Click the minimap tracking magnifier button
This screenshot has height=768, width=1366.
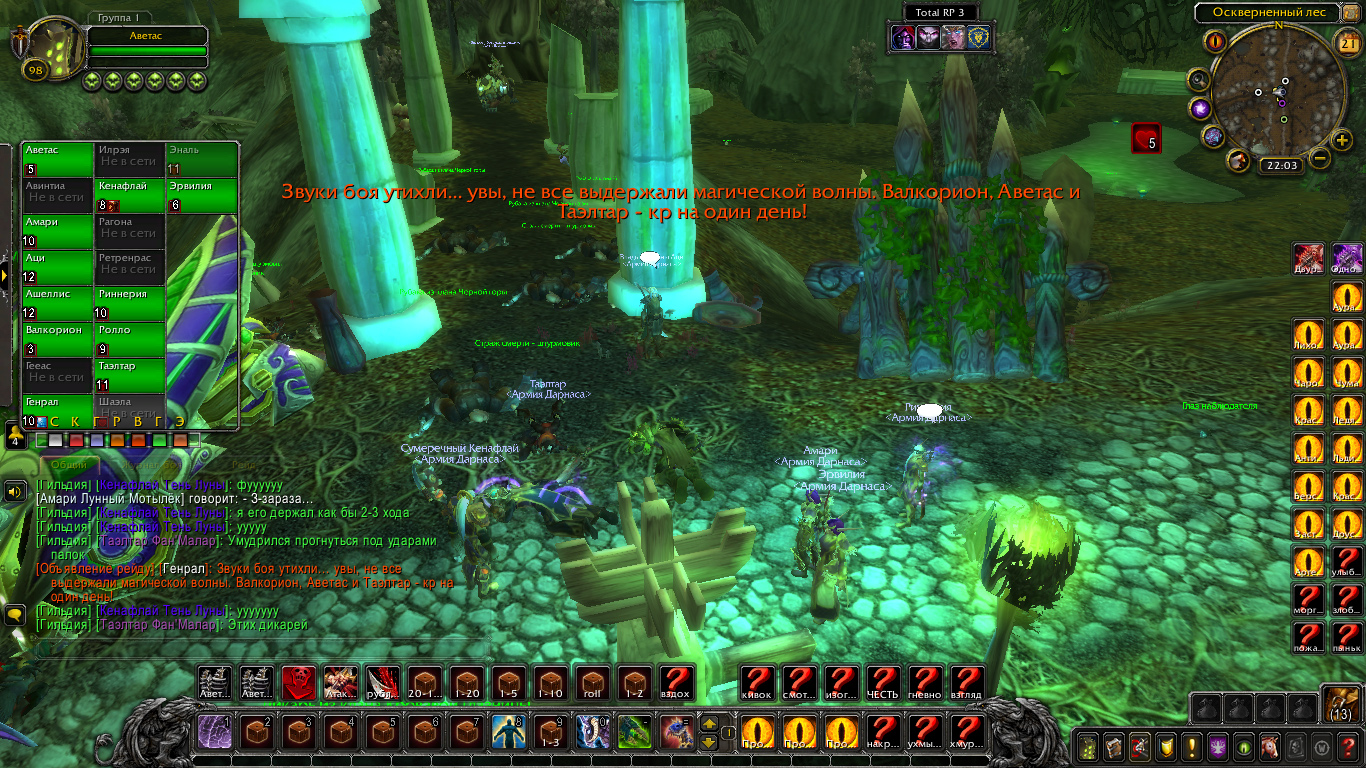(1197, 80)
